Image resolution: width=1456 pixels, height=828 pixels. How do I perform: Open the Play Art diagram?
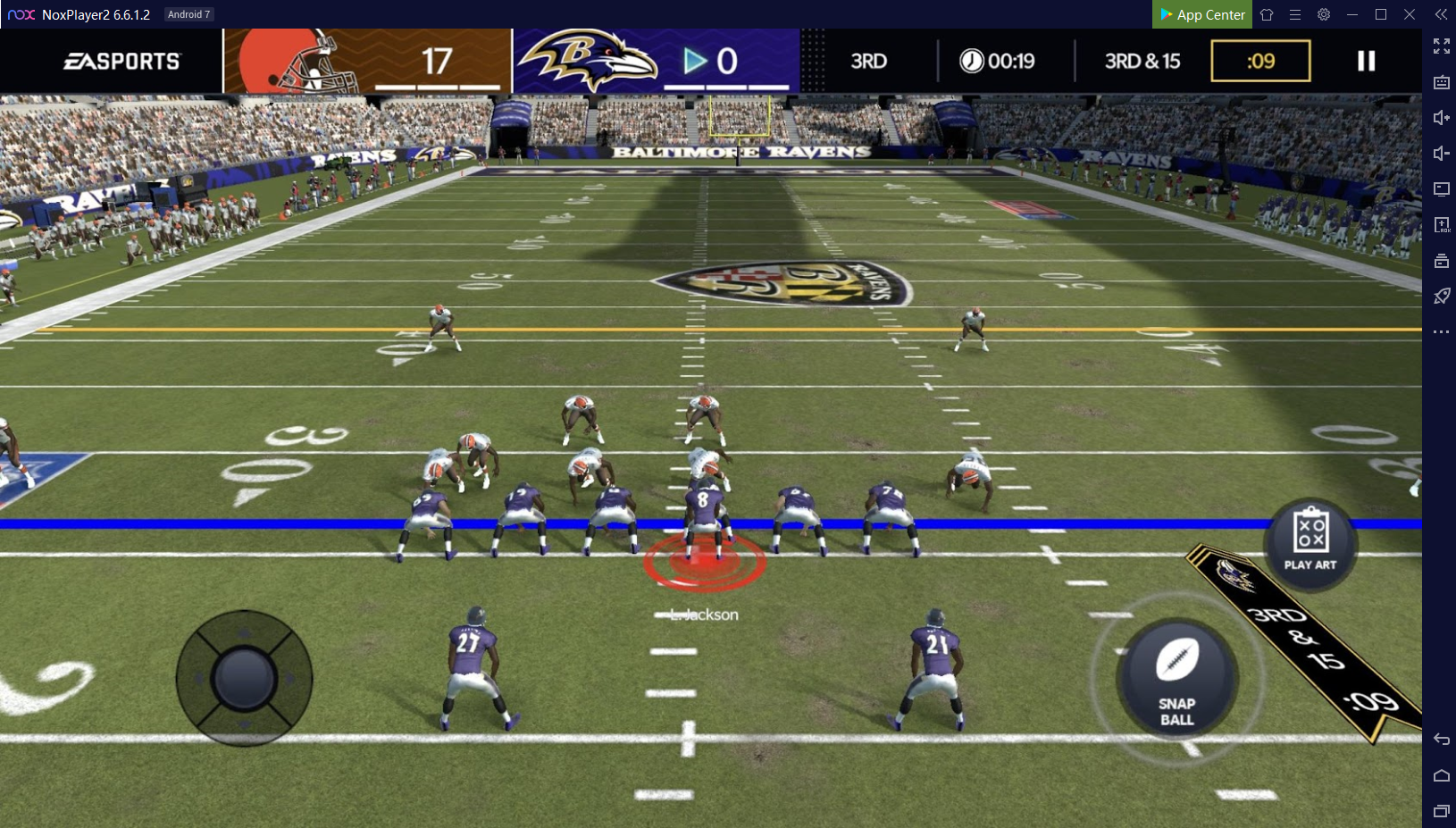click(x=1310, y=542)
